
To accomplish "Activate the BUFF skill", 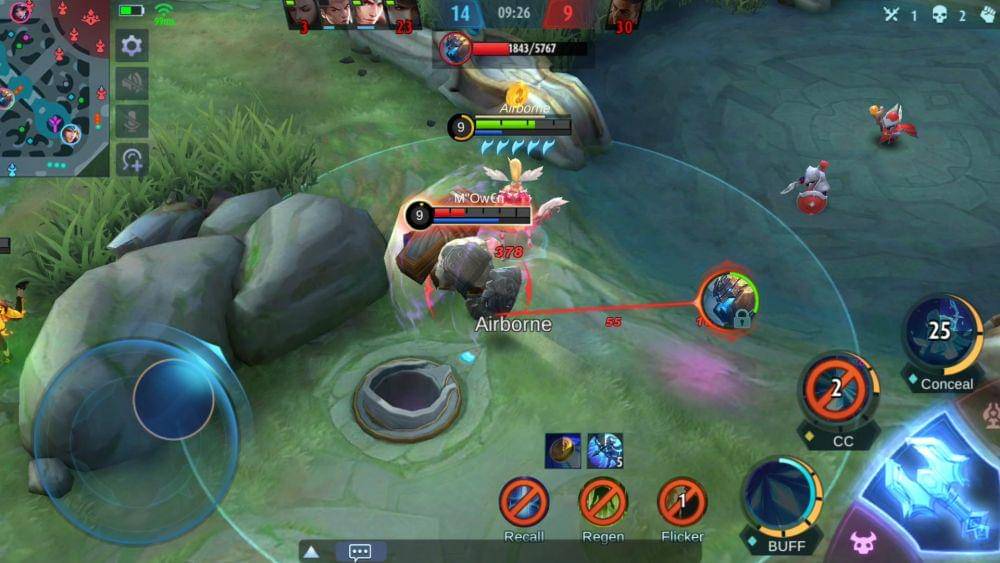I will 782,495.
